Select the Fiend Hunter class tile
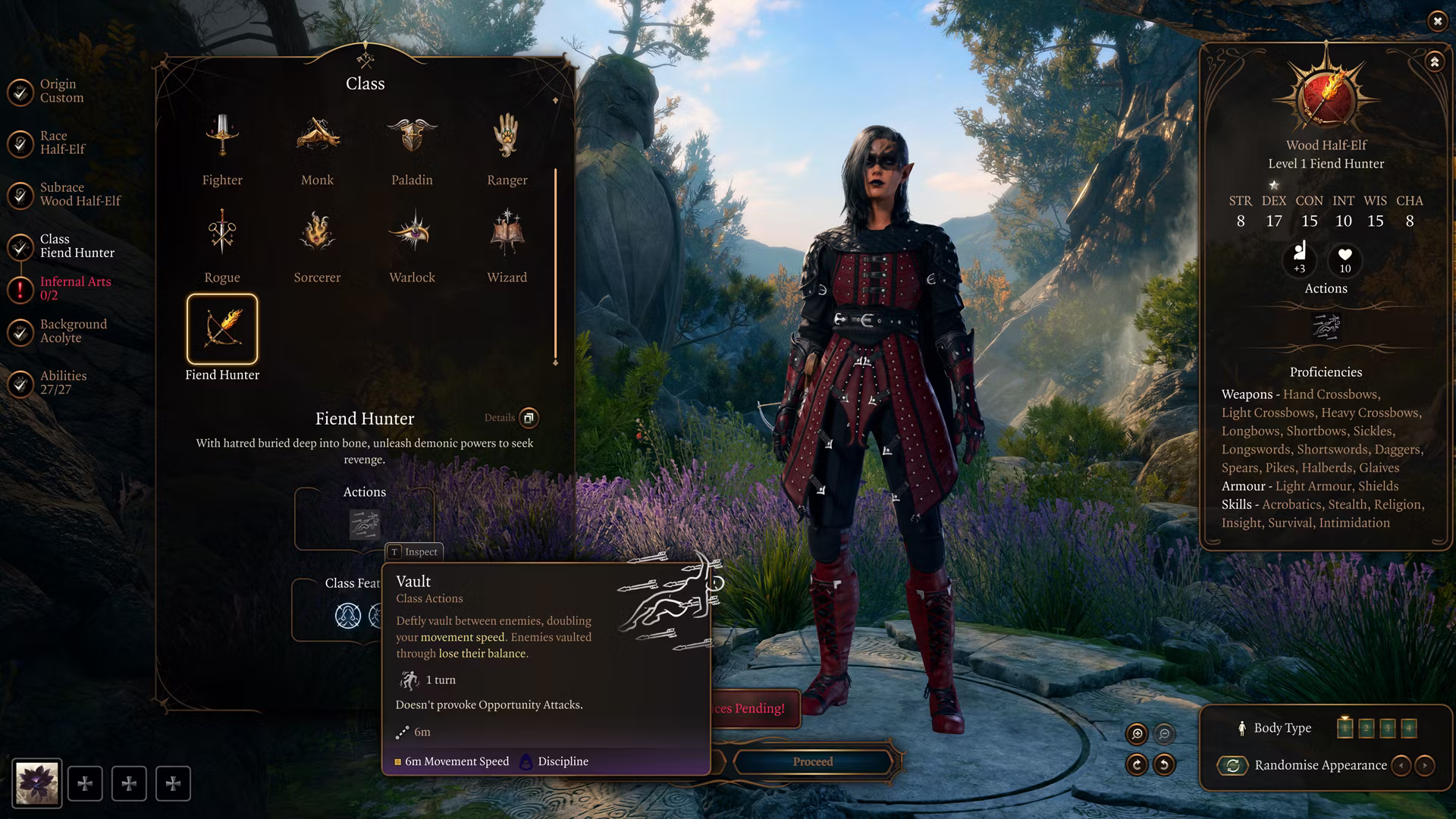 (x=222, y=330)
